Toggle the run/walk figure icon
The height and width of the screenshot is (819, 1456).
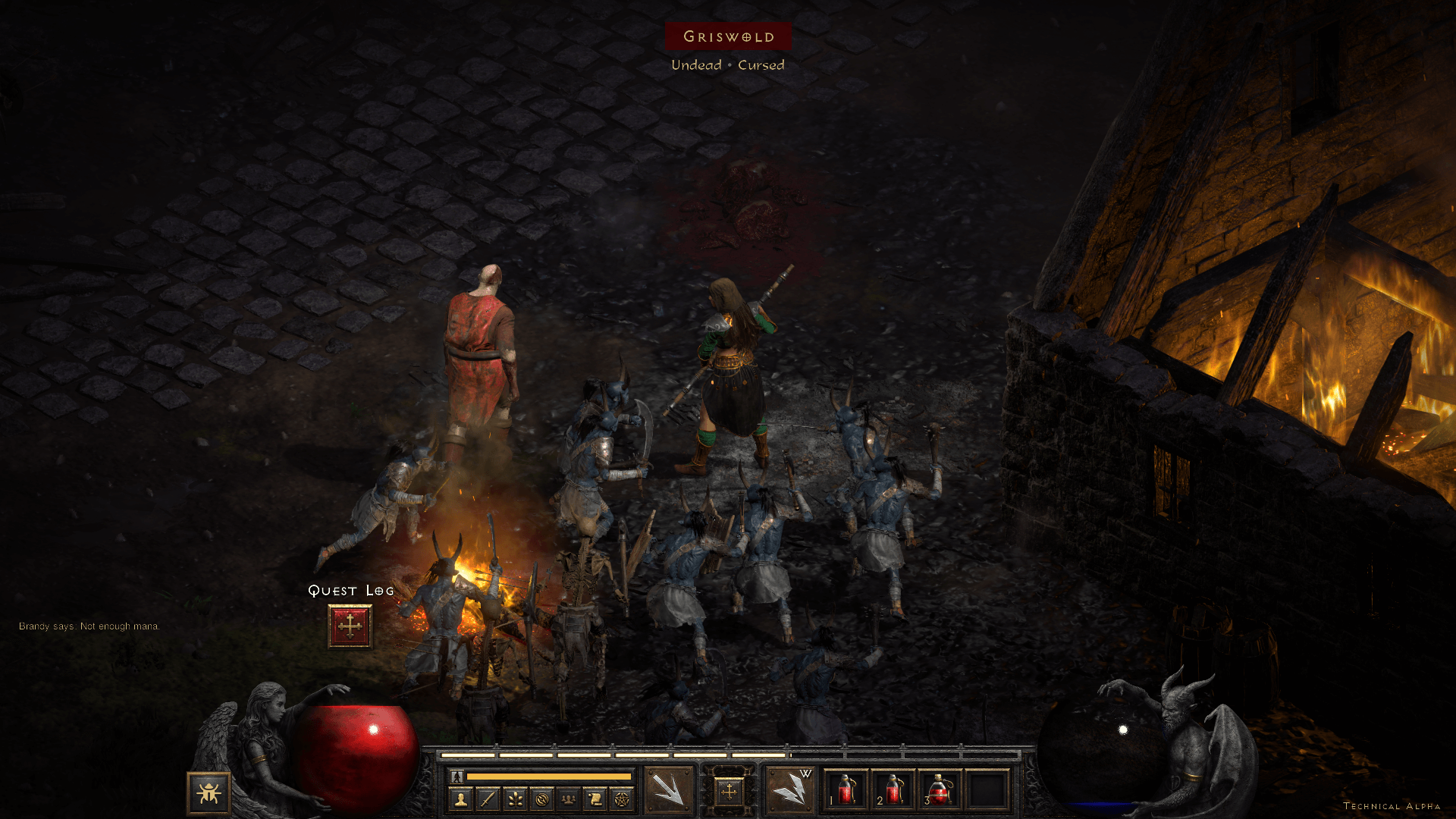(x=457, y=777)
